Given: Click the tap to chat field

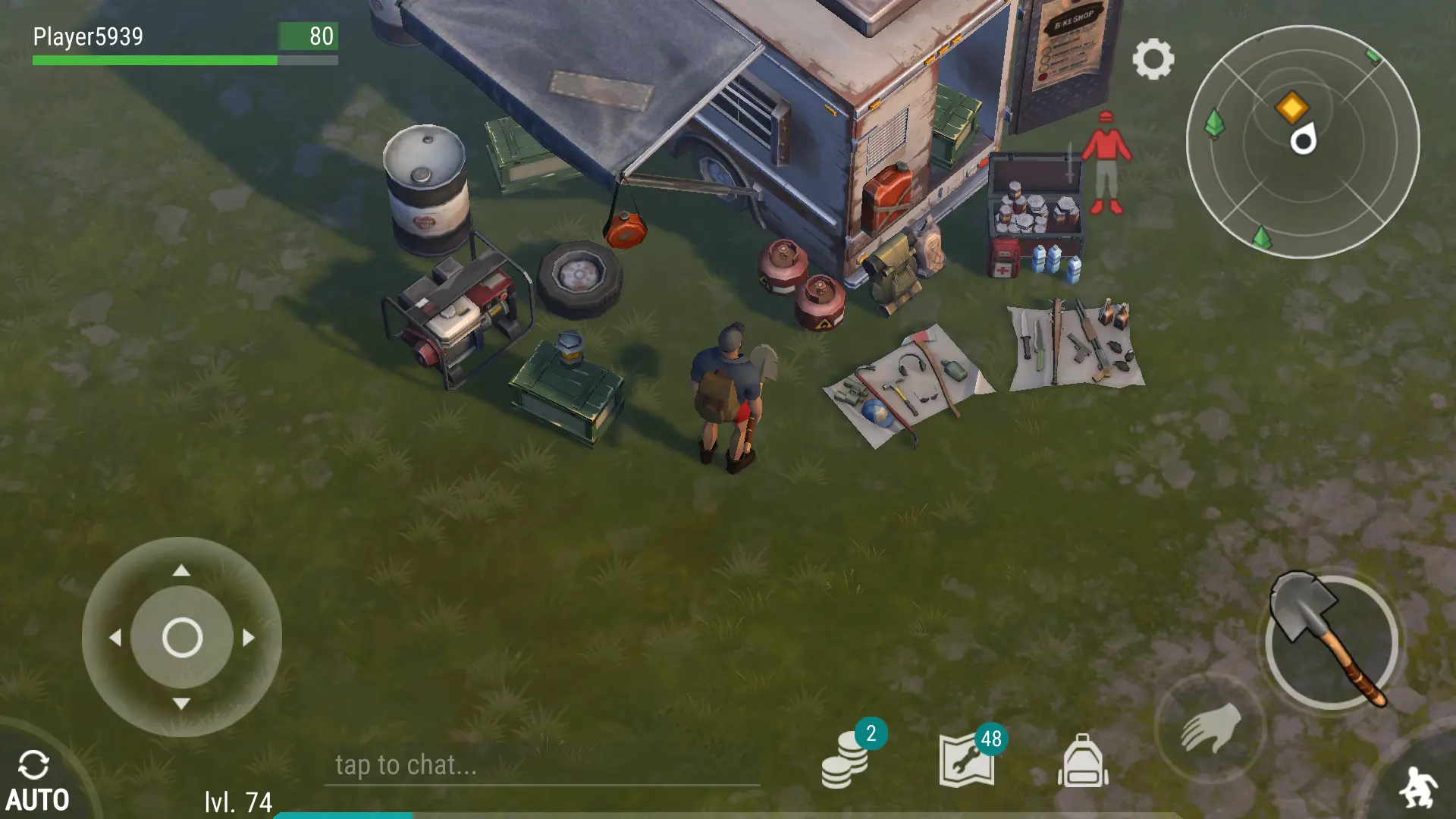Looking at the screenshot, I should click(541, 765).
